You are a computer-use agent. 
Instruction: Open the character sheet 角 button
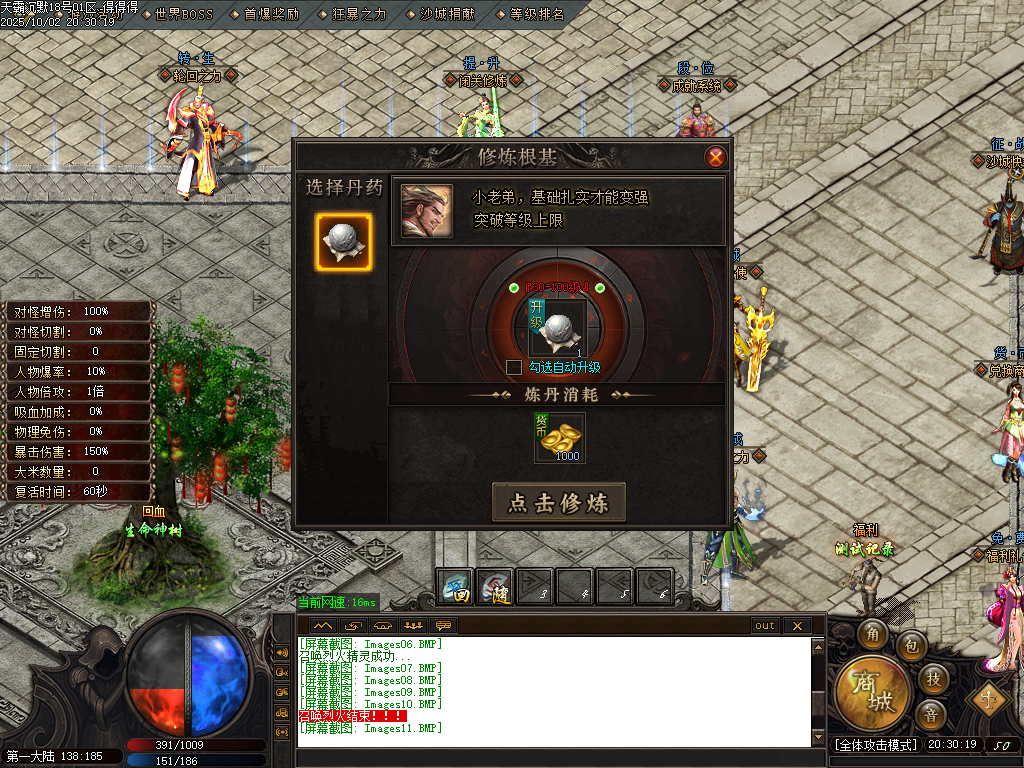(874, 634)
